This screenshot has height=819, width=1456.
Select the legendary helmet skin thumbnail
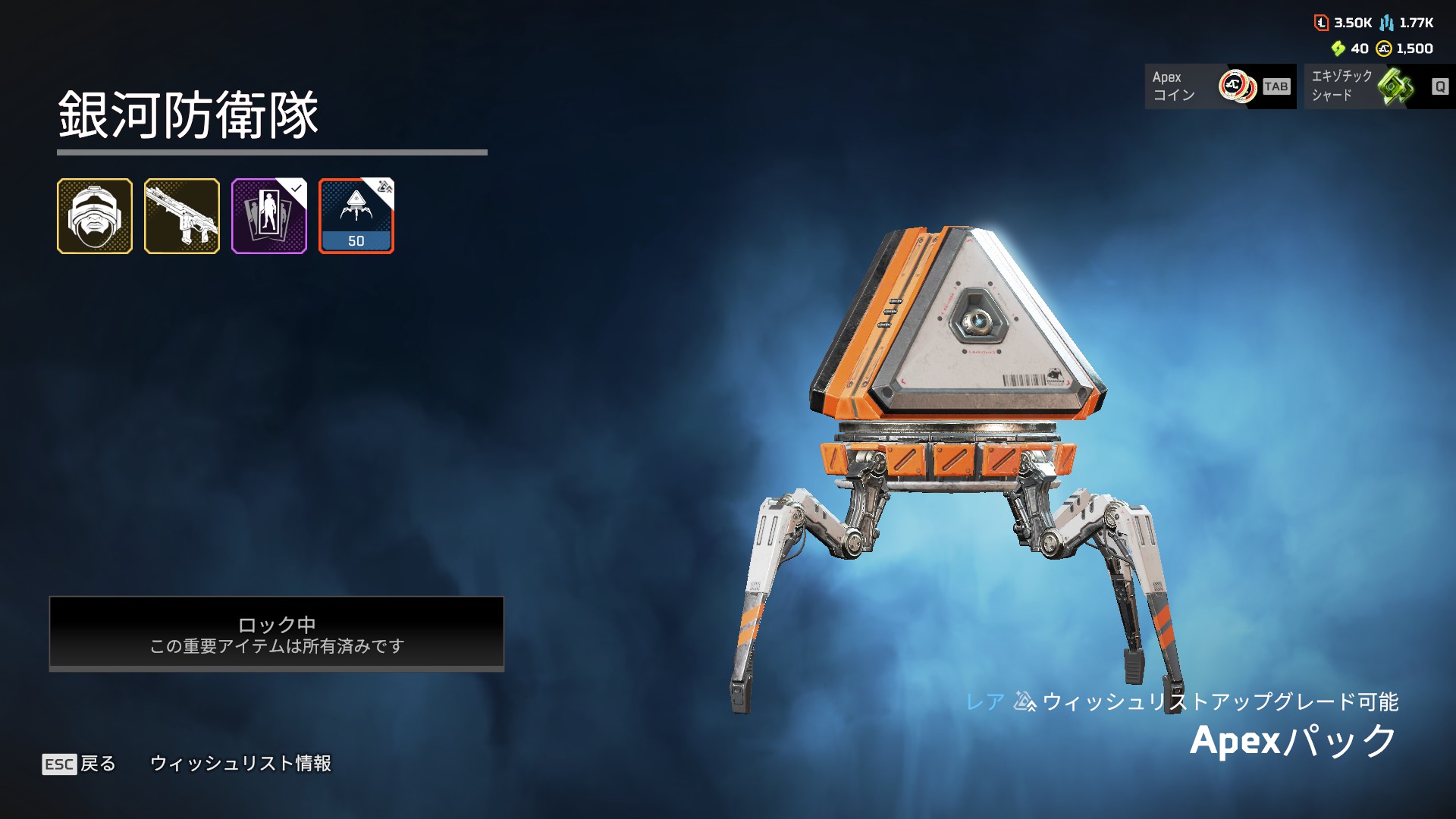95,216
